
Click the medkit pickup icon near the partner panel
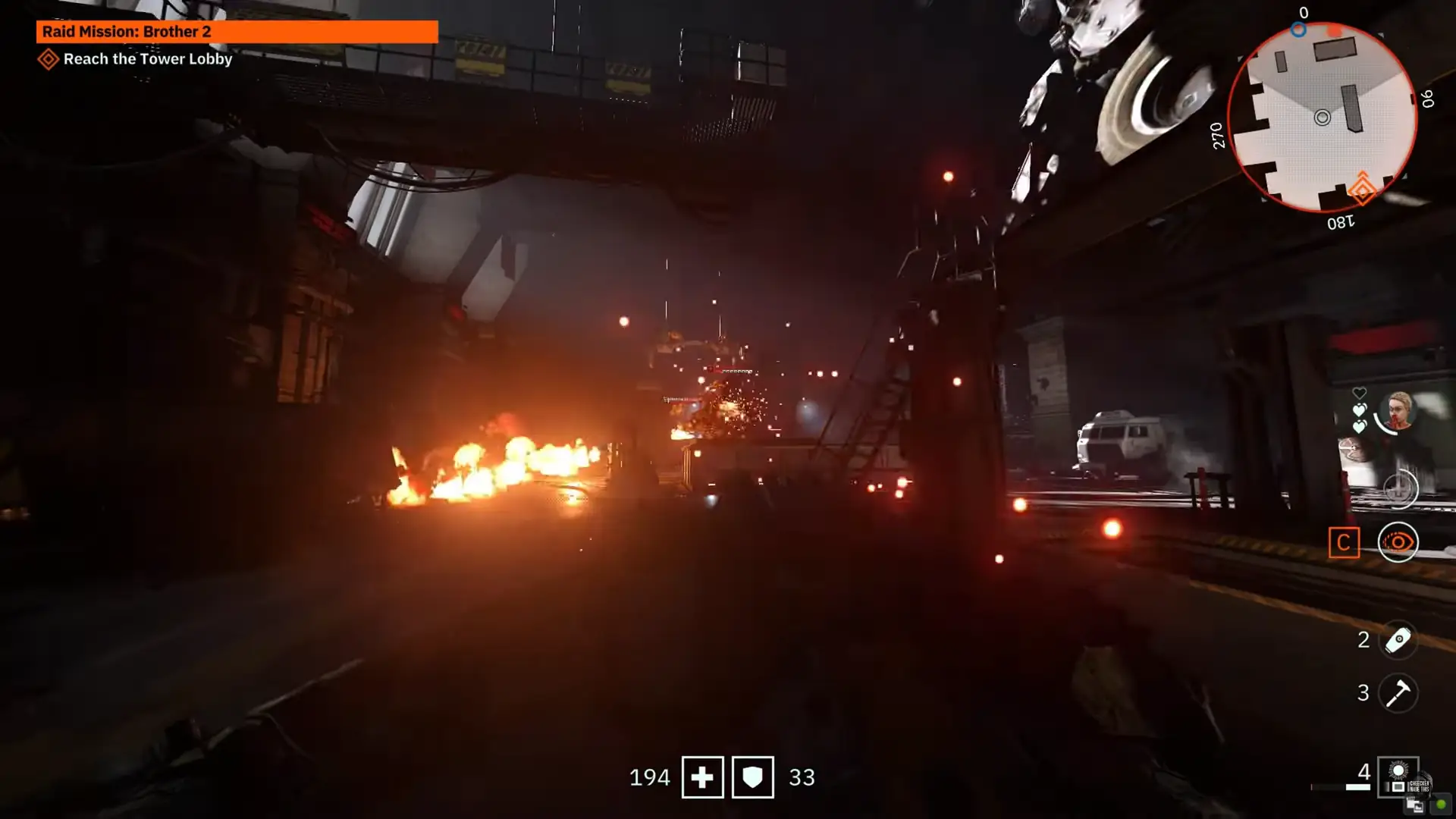[1401, 489]
